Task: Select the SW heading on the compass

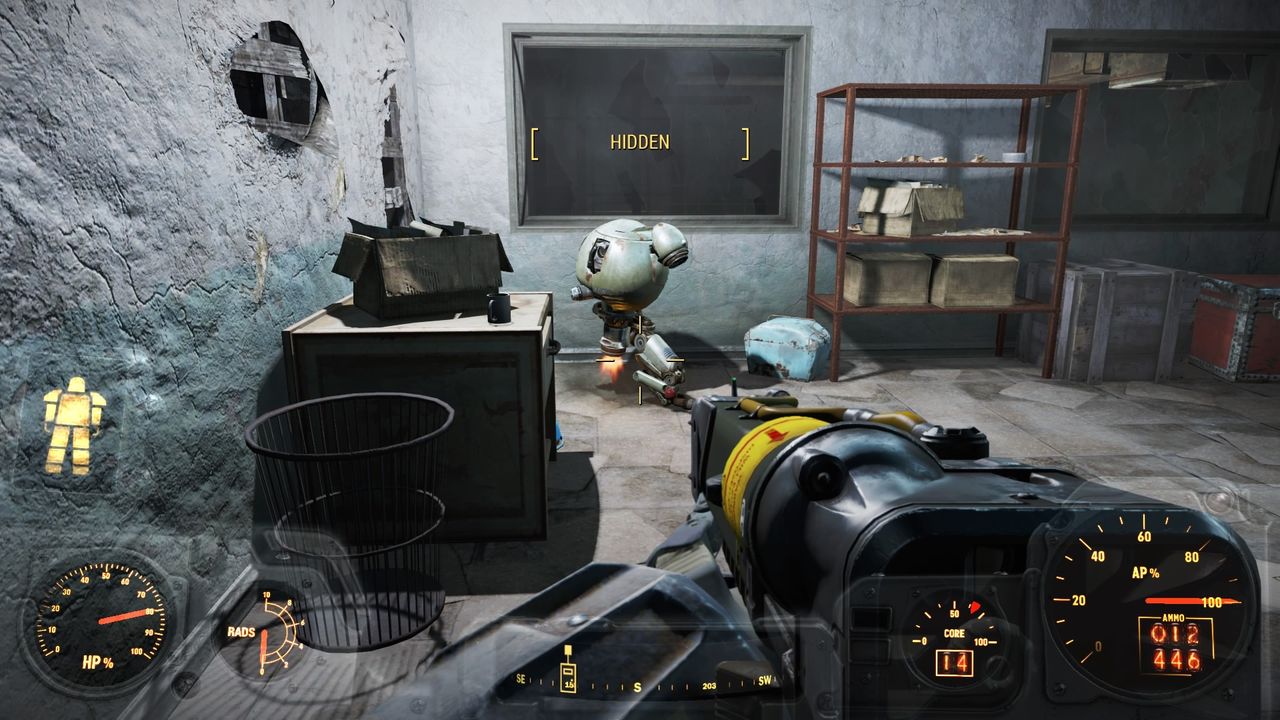Action: click(765, 680)
